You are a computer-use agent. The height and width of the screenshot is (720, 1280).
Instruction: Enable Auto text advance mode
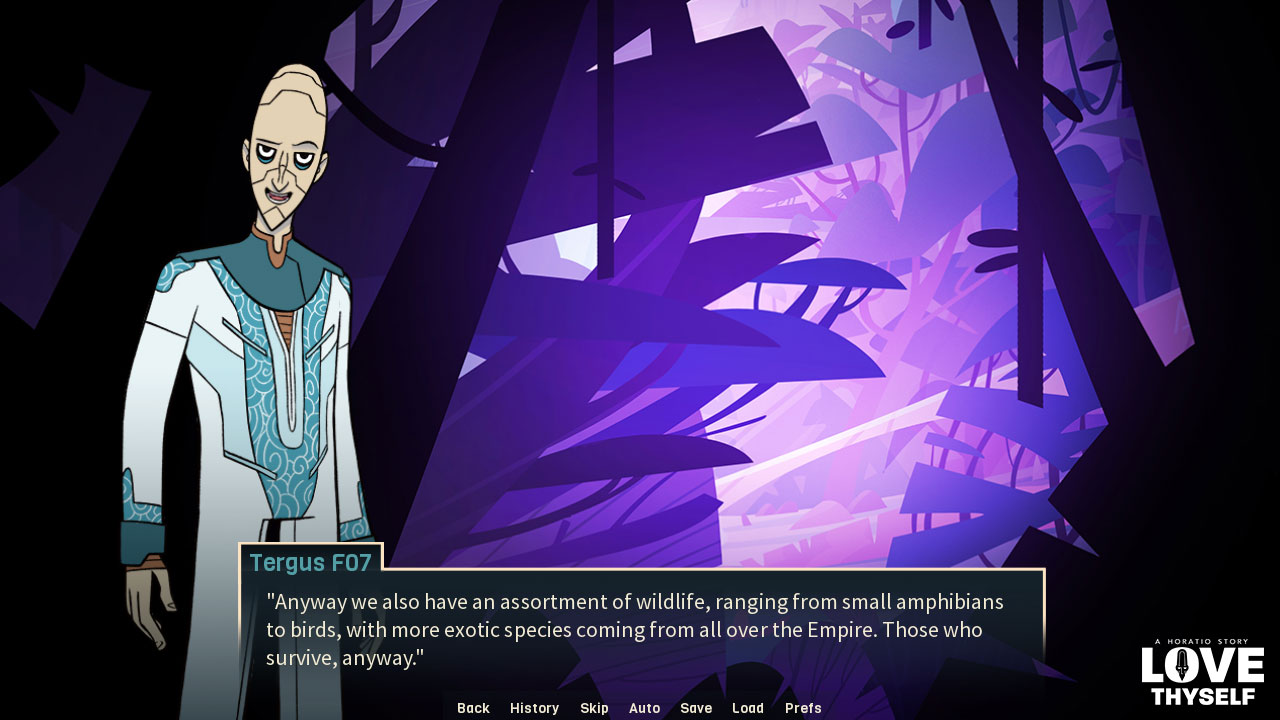[x=644, y=708]
